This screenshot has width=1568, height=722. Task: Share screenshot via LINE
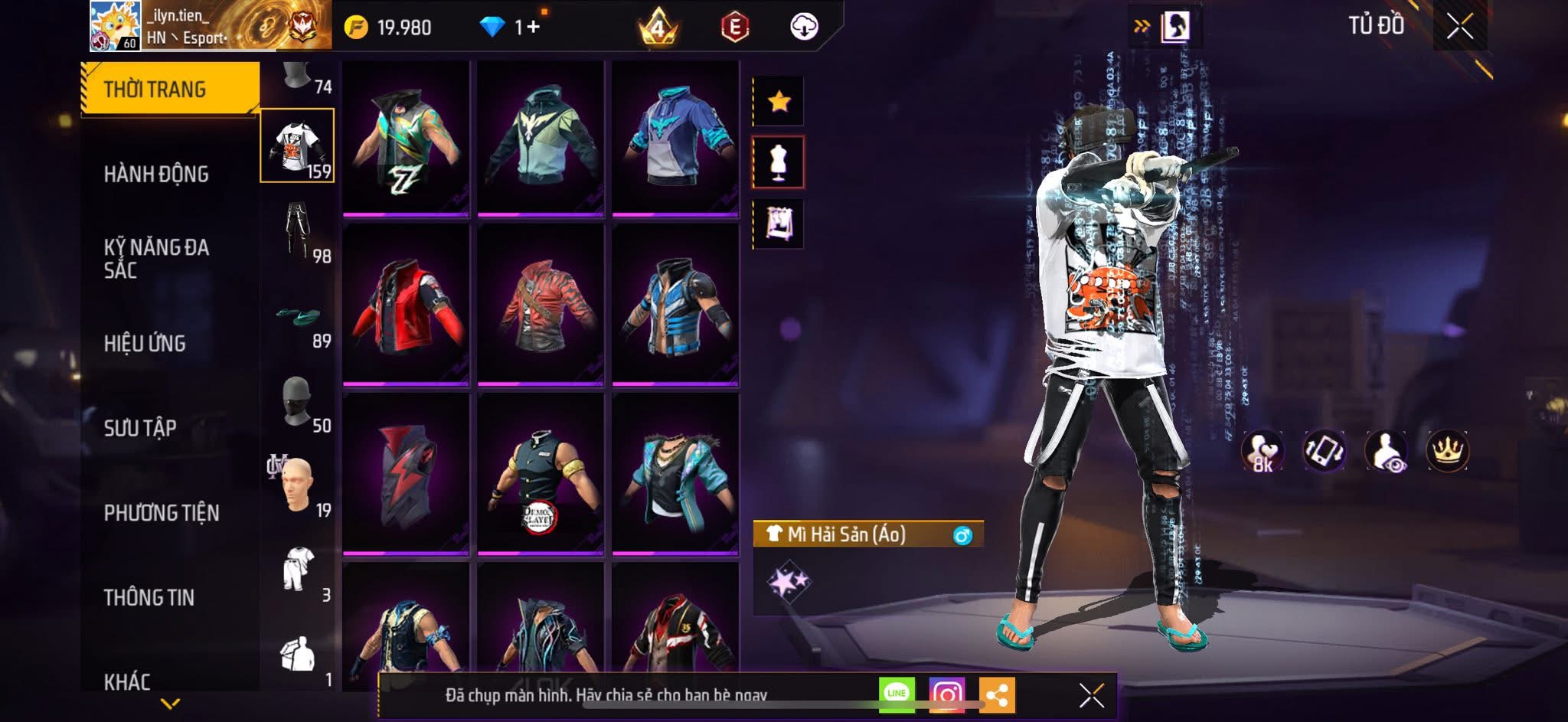897,694
